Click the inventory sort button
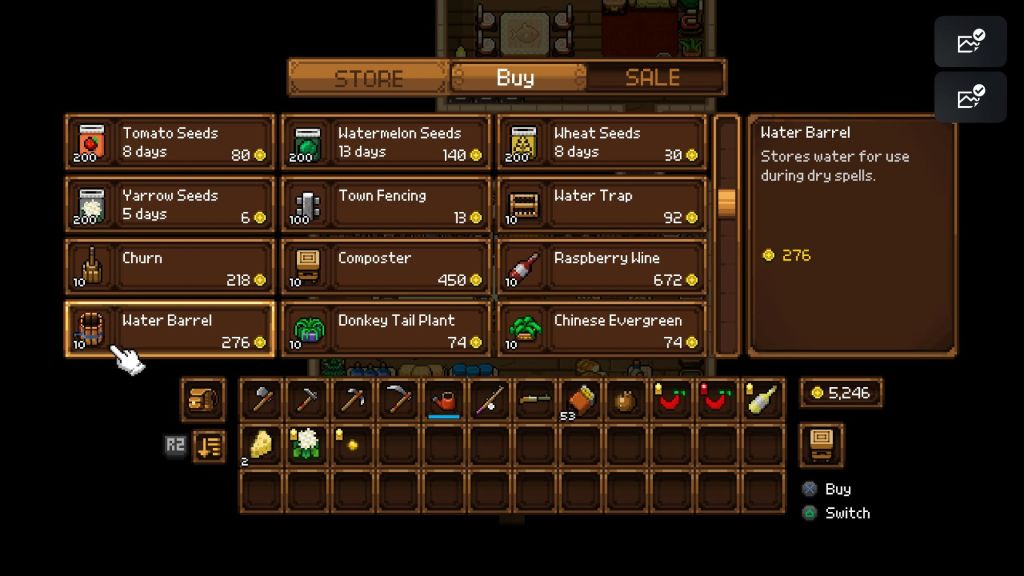Viewport: 1024px width, 576px height. (x=208, y=446)
